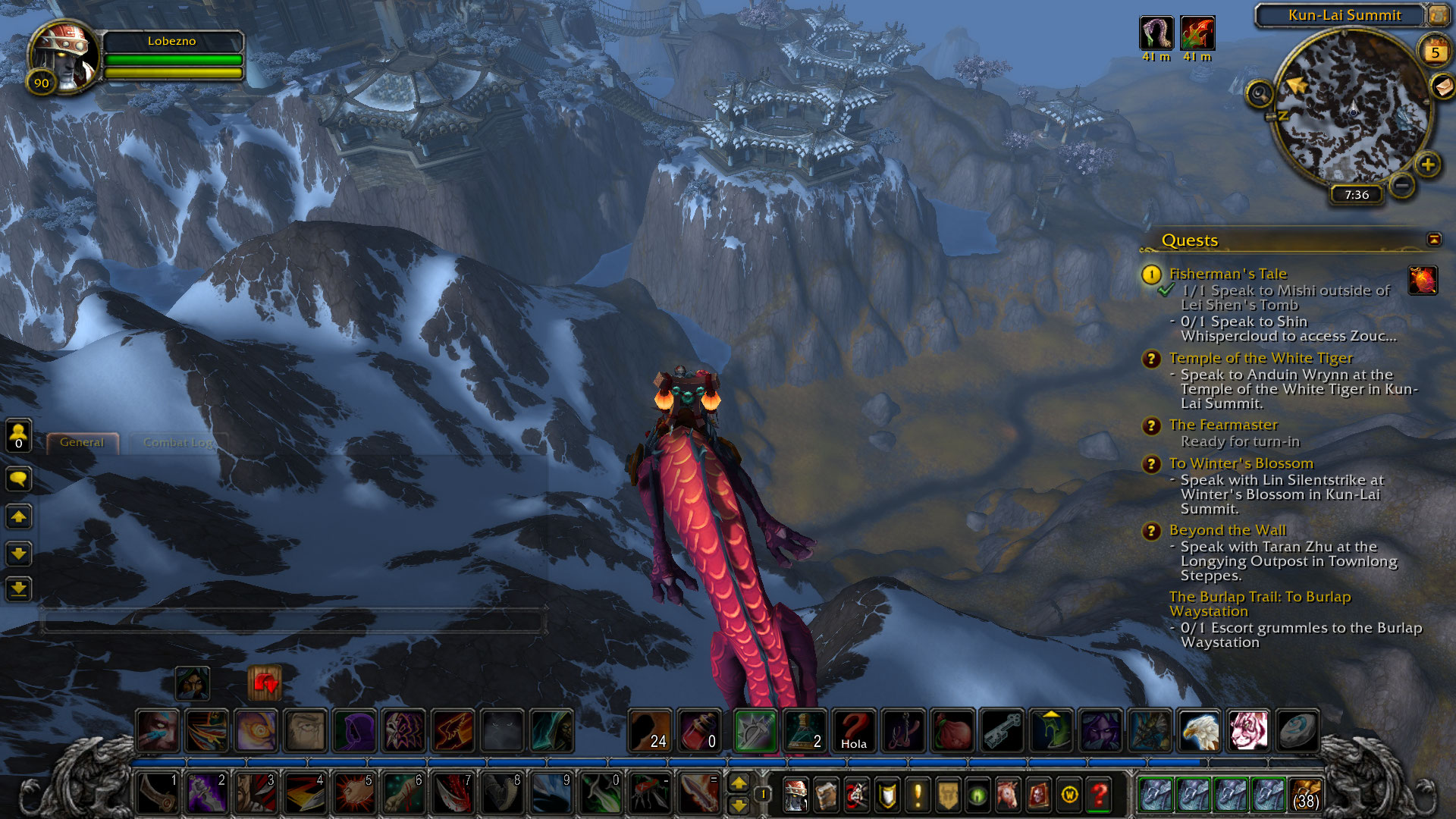The width and height of the screenshot is (1456, 819).
Task: Open the world map button beside Kun-Lai Summit
Action: point(1438,14)
